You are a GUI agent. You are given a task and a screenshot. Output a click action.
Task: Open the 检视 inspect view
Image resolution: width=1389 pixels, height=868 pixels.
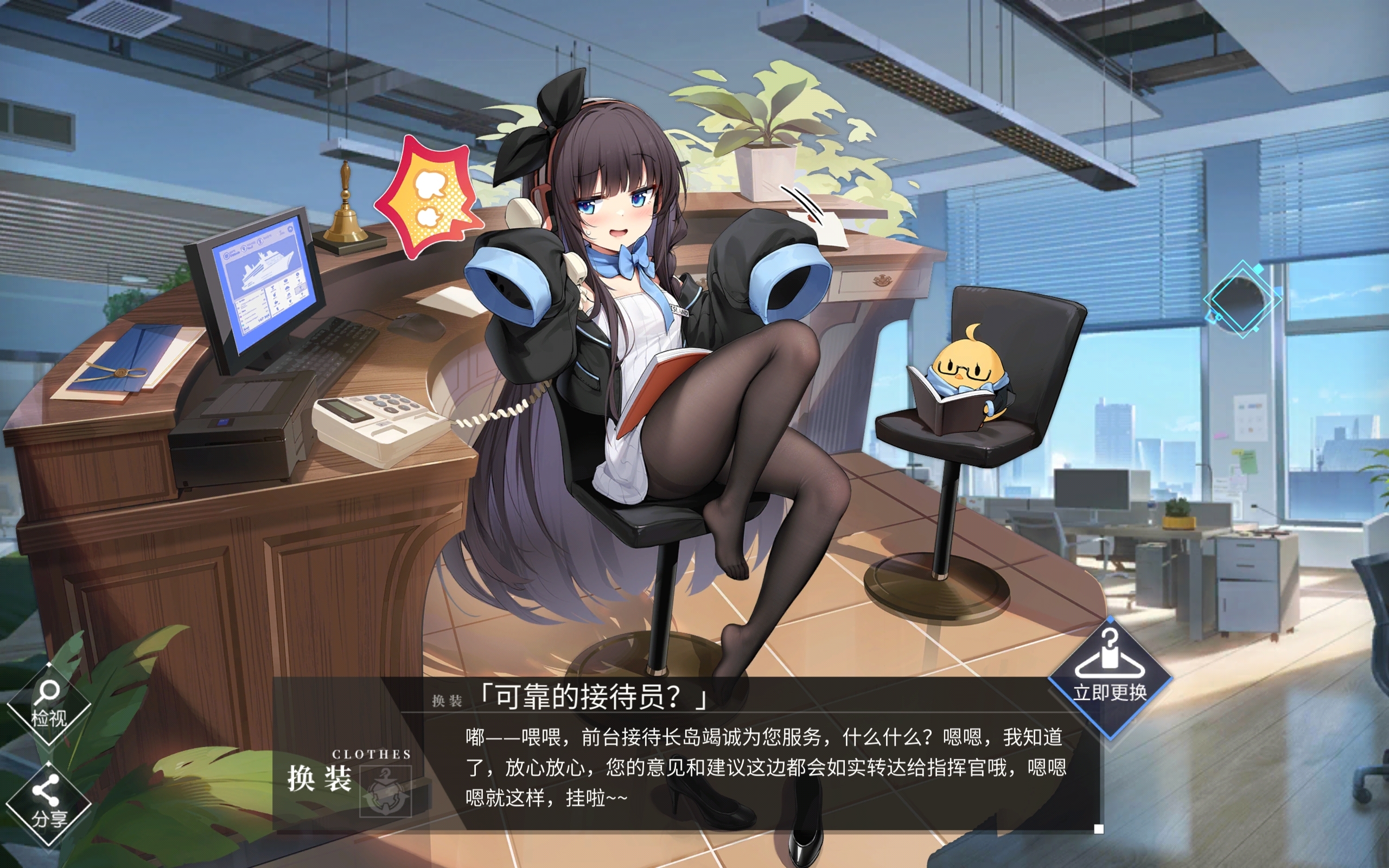pos(48,704)
